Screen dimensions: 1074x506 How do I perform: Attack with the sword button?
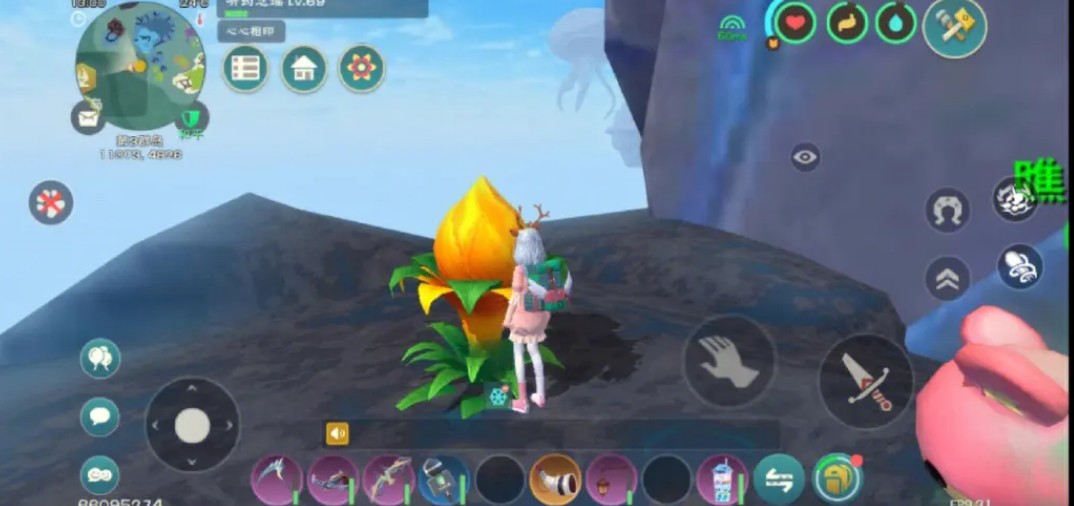click(865, 380)
